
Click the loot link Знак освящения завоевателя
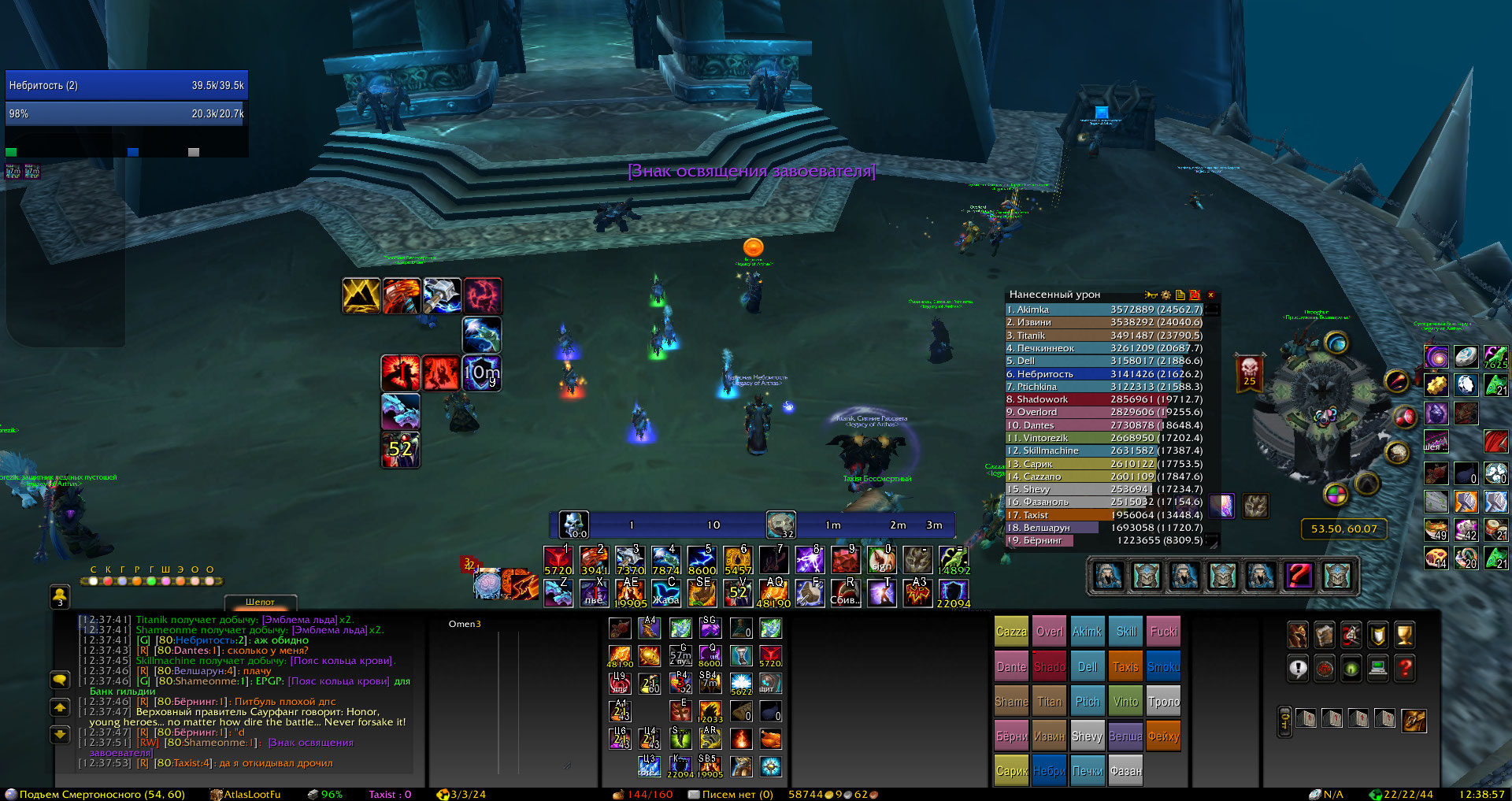[750, 171]
